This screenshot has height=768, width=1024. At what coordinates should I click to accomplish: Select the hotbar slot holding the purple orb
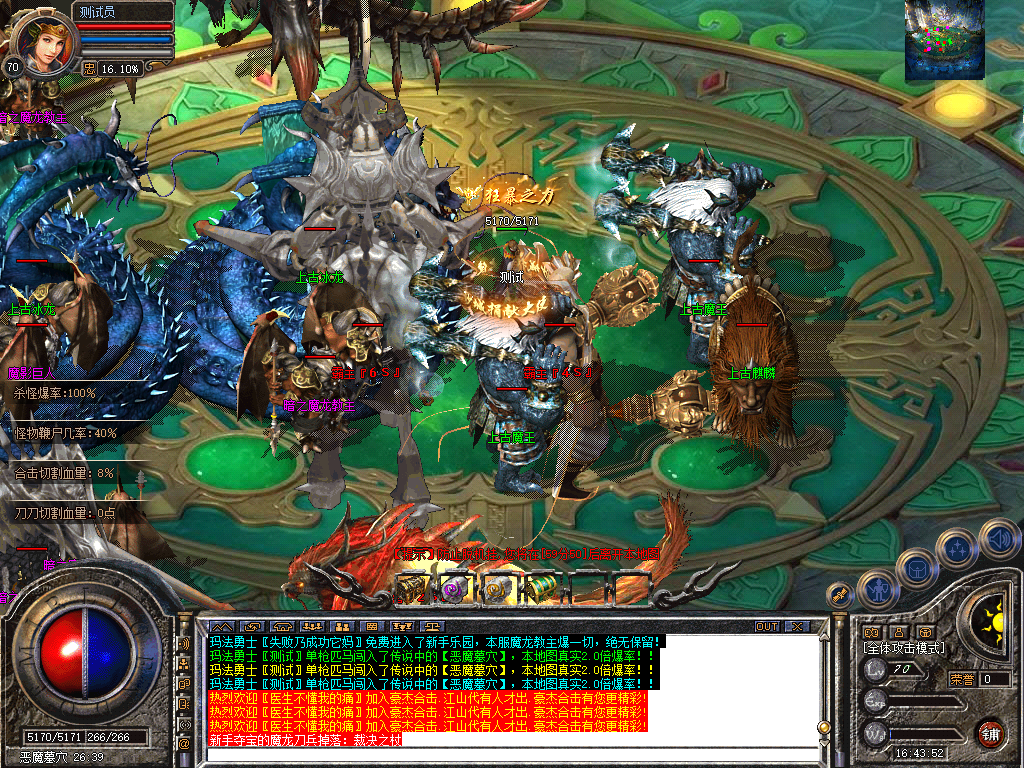pyautogui.click(x=455, y=588)
